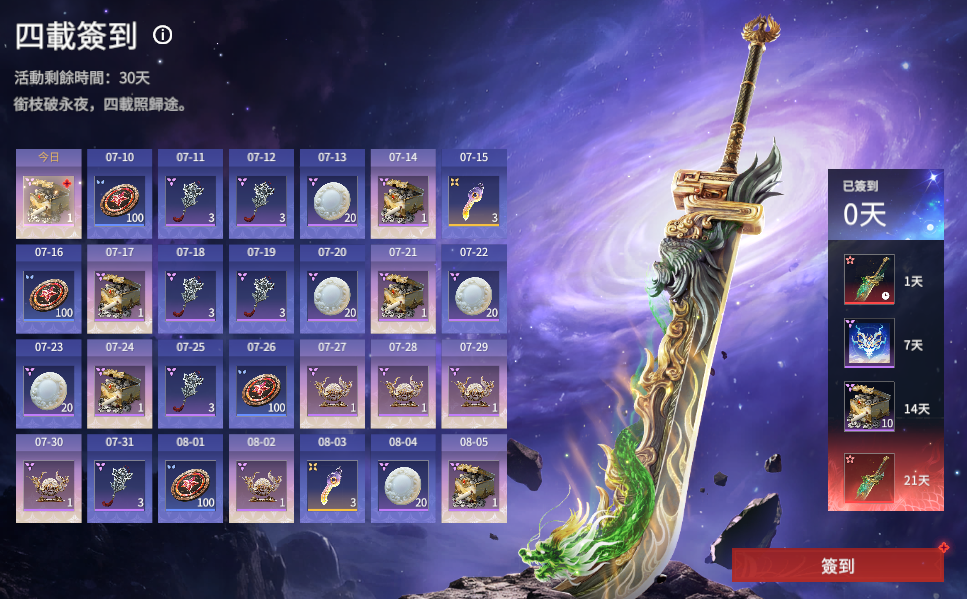Viewport: 967px width, 599px height.
Task: Select the 07-22 reward tile
Action: click(x=474, y=294)
